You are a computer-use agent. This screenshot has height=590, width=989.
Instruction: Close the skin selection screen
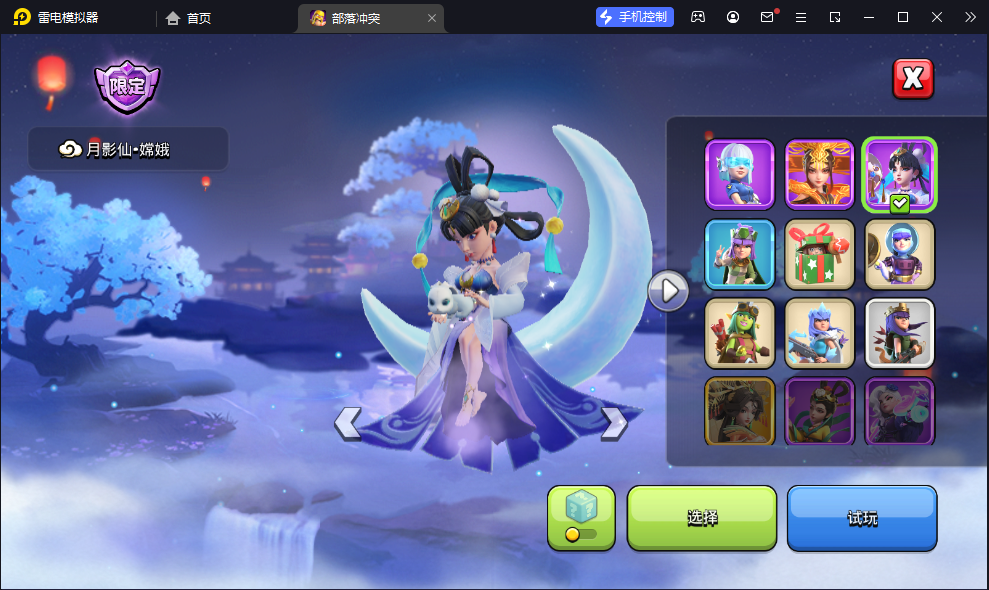click(x=912, y=79)
